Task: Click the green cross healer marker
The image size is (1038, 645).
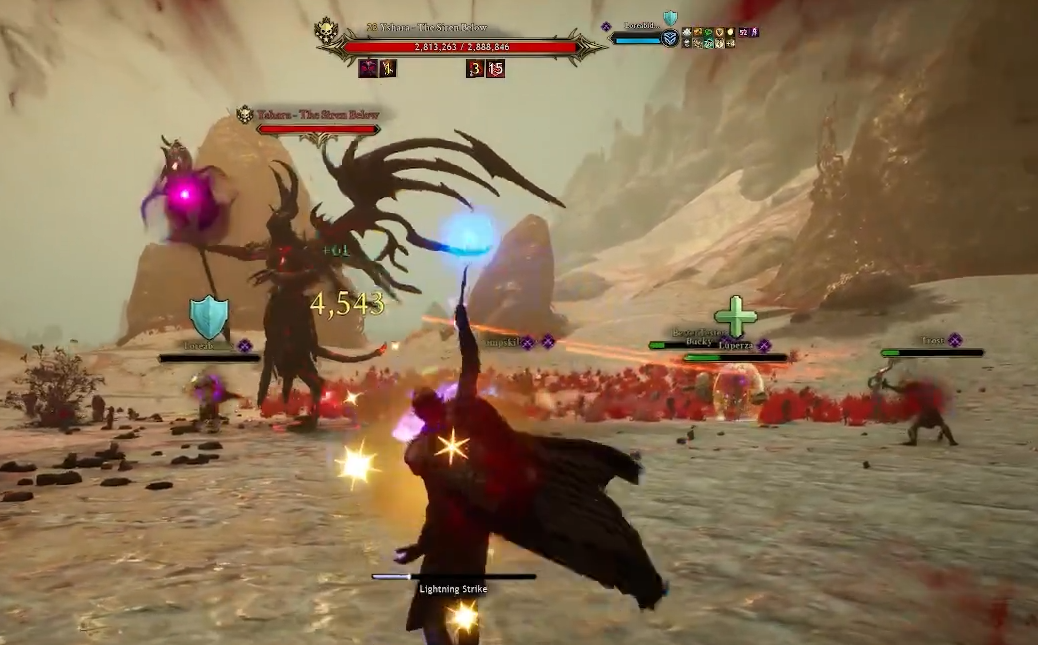Action: tap(736, 316)
